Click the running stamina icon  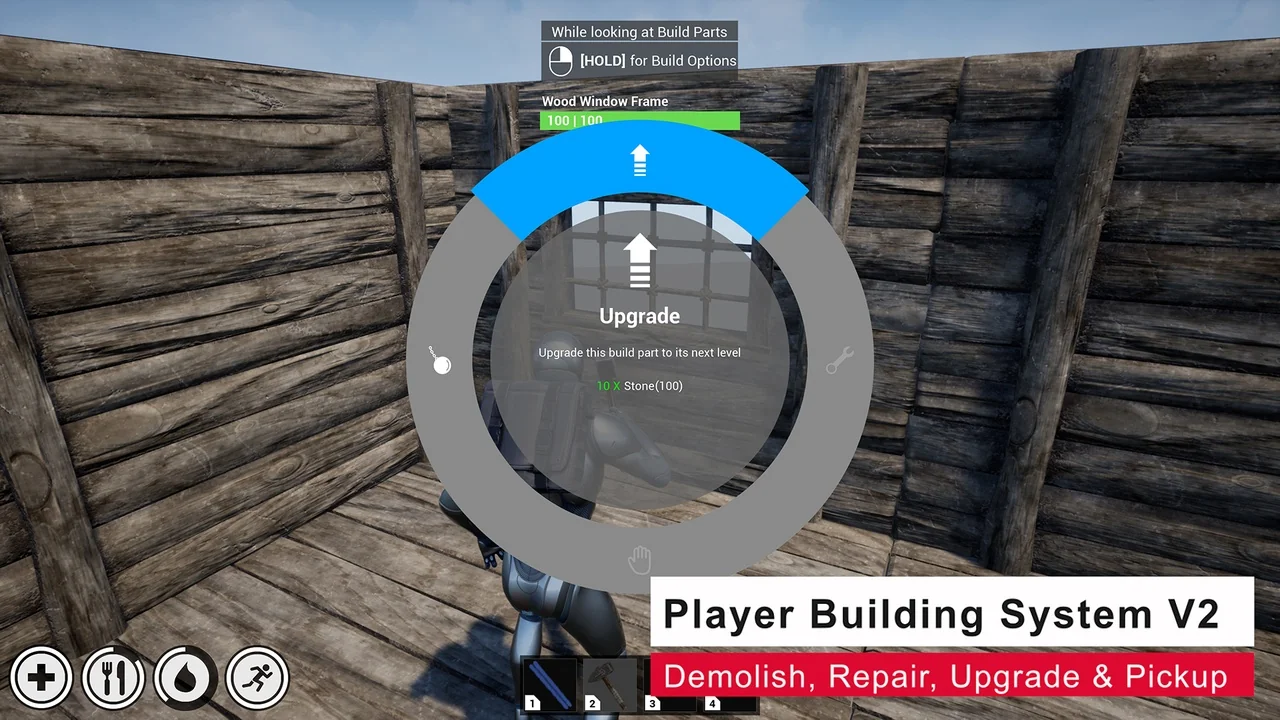point(257,677)
